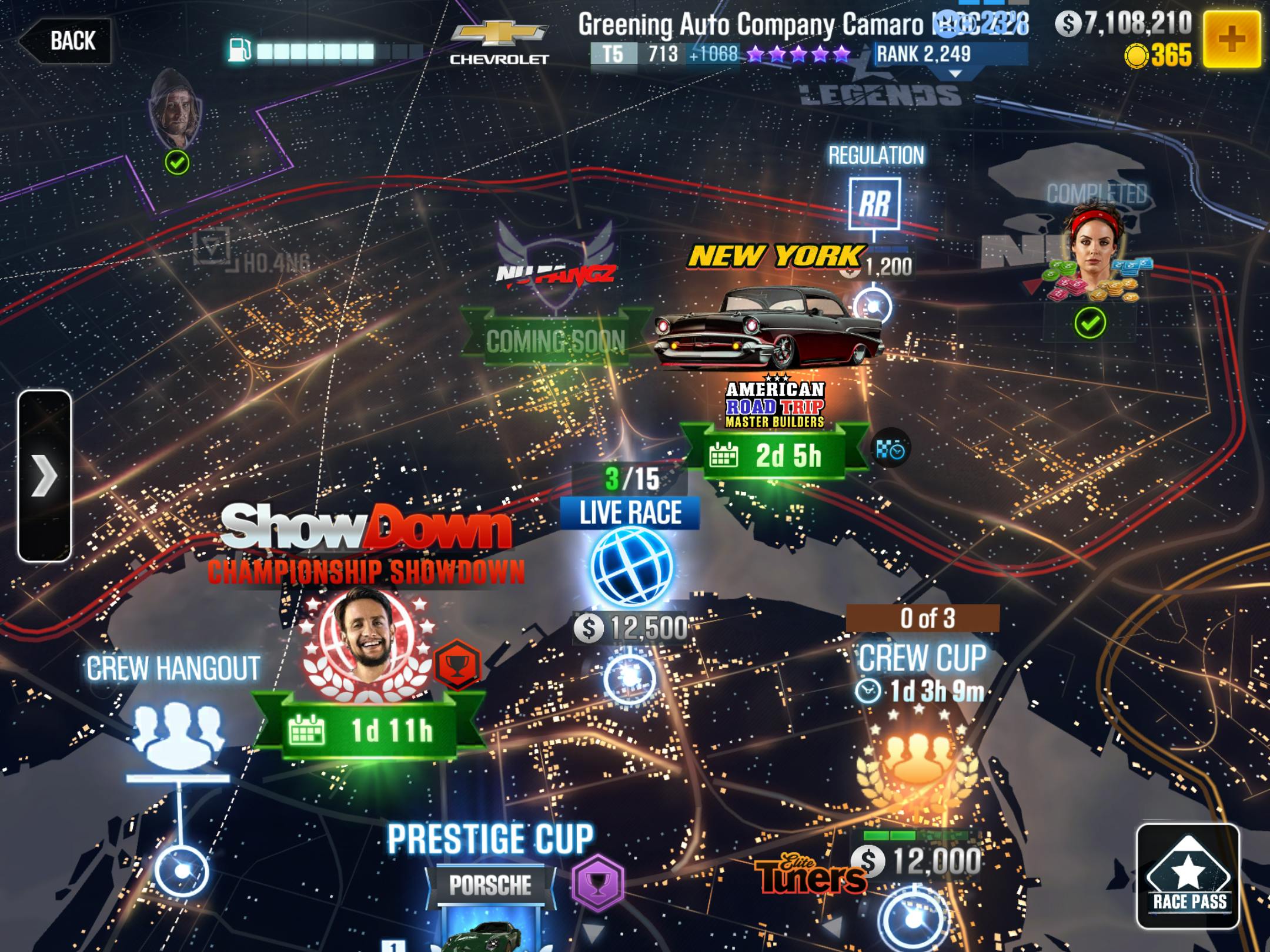Viewport: 1270px width, 952px height.
Task: Open the hooded man's completed event marker
Action: pyautogui.click(x=176, y=112)
